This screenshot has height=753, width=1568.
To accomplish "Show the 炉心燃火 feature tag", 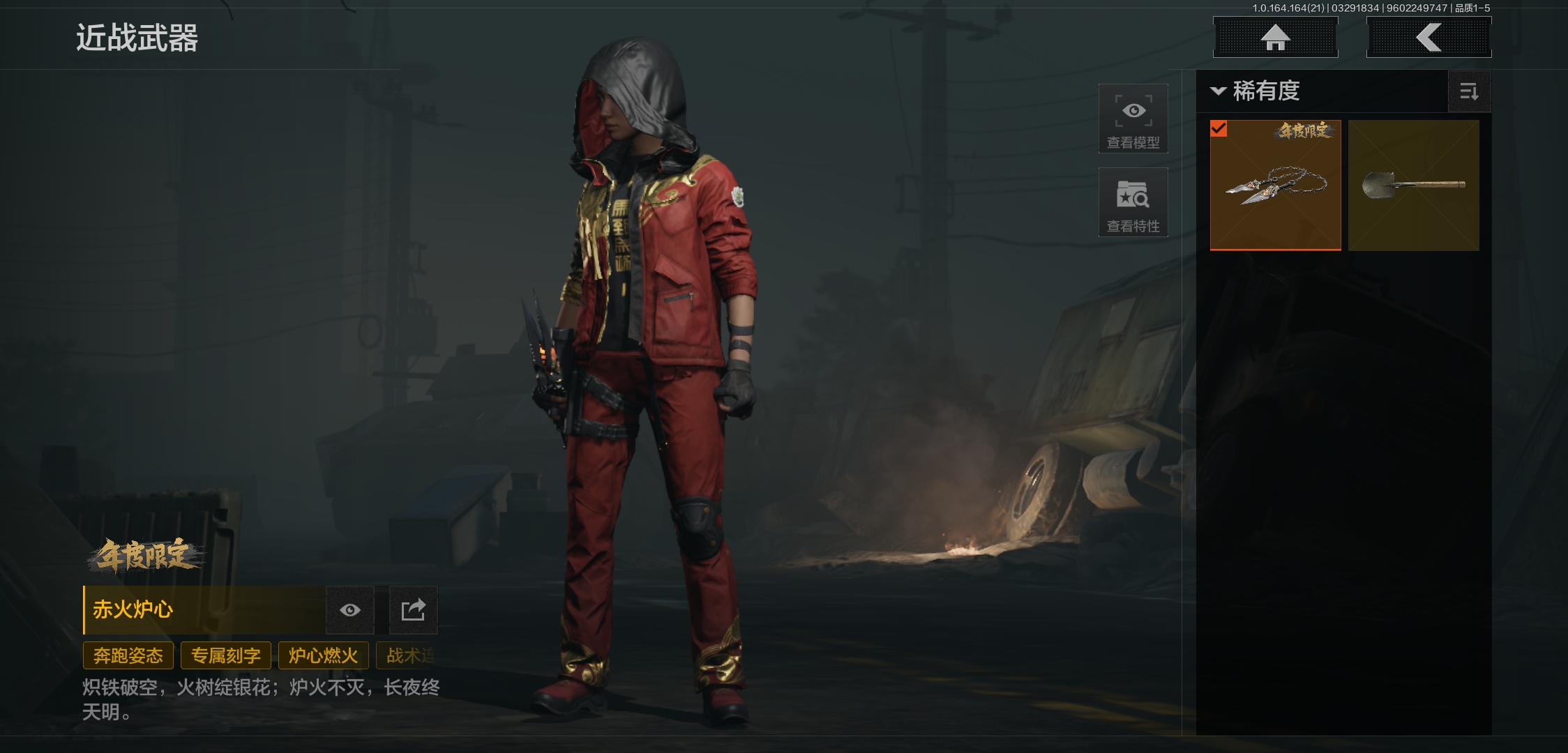I will [323, 655].
